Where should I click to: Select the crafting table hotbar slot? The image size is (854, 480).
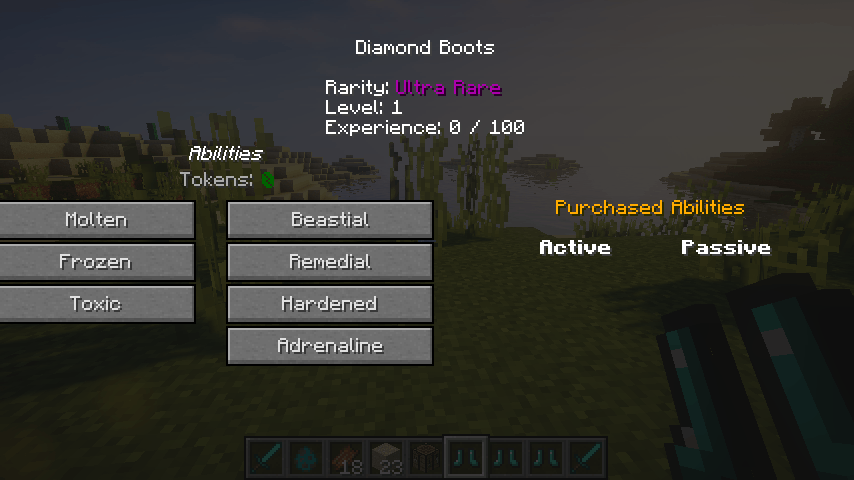point(426,457)
